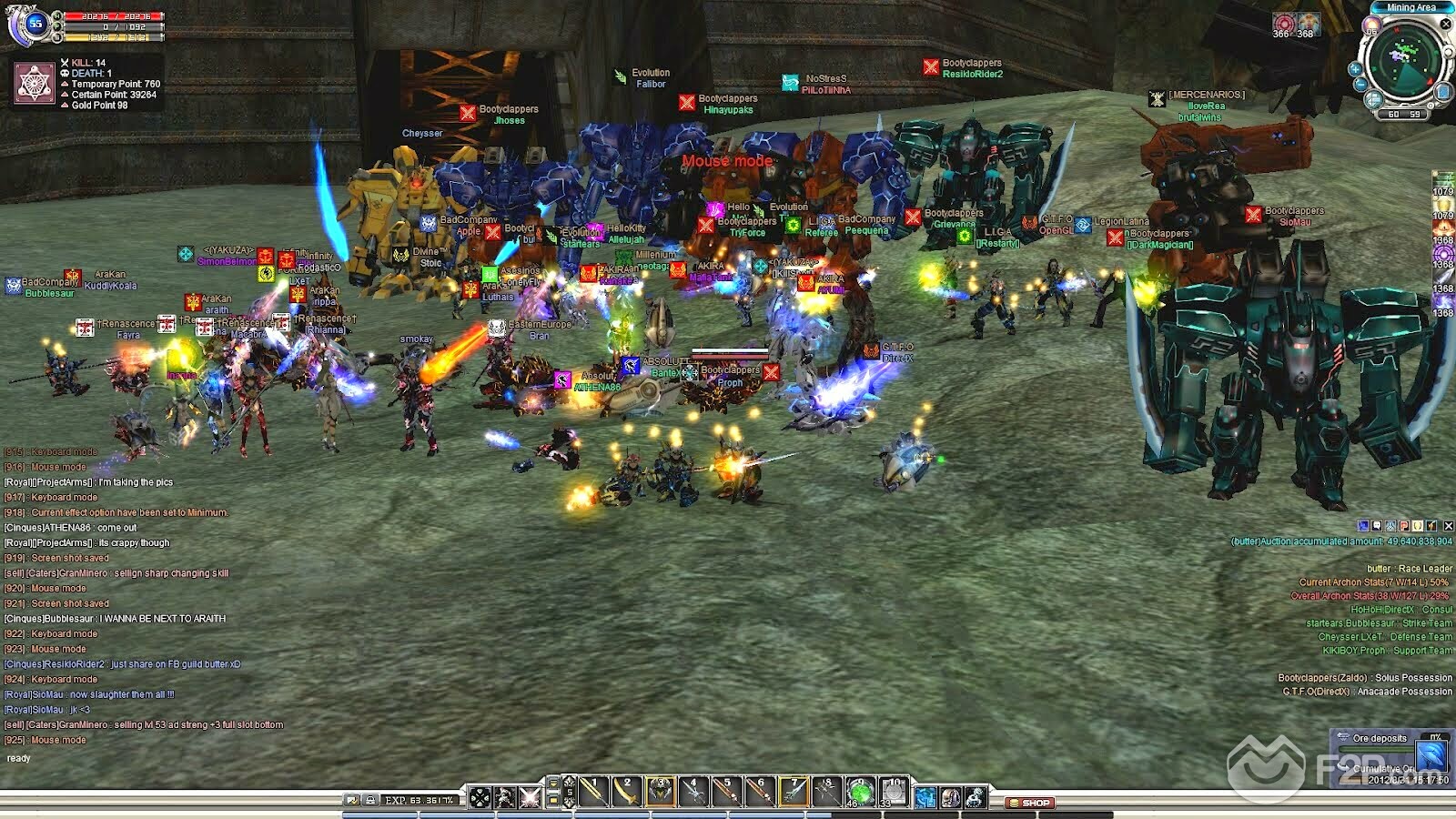The height and width of the screenshot is (819, 1456).
Task: Click the up arrow to switch hotbar page
Action: [x=568, y=779]
